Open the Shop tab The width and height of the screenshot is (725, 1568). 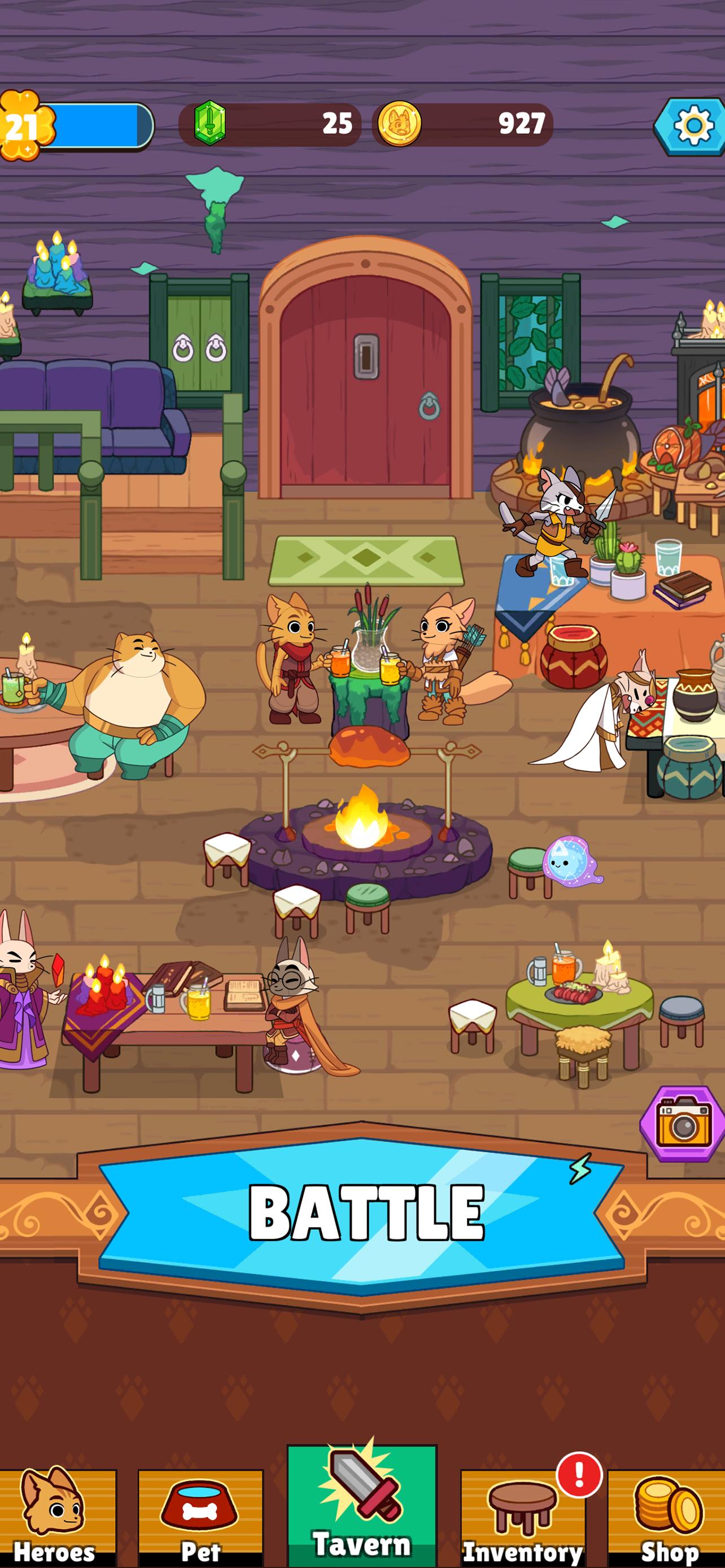pos(667,1517)
